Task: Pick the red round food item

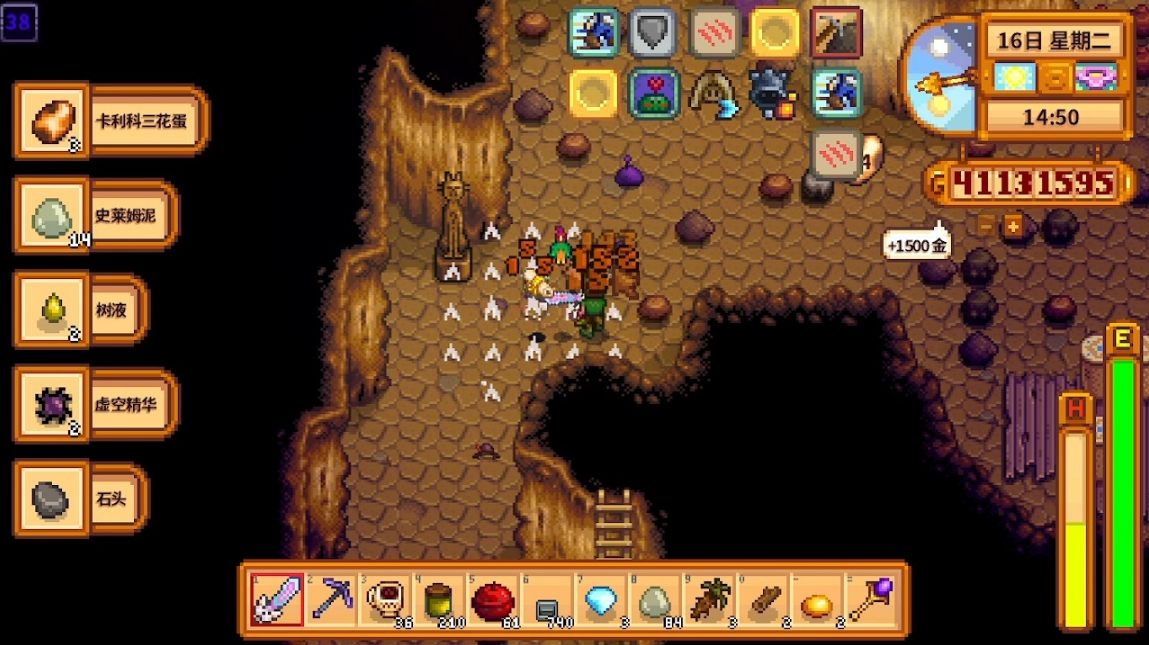Action: [493, 600]
